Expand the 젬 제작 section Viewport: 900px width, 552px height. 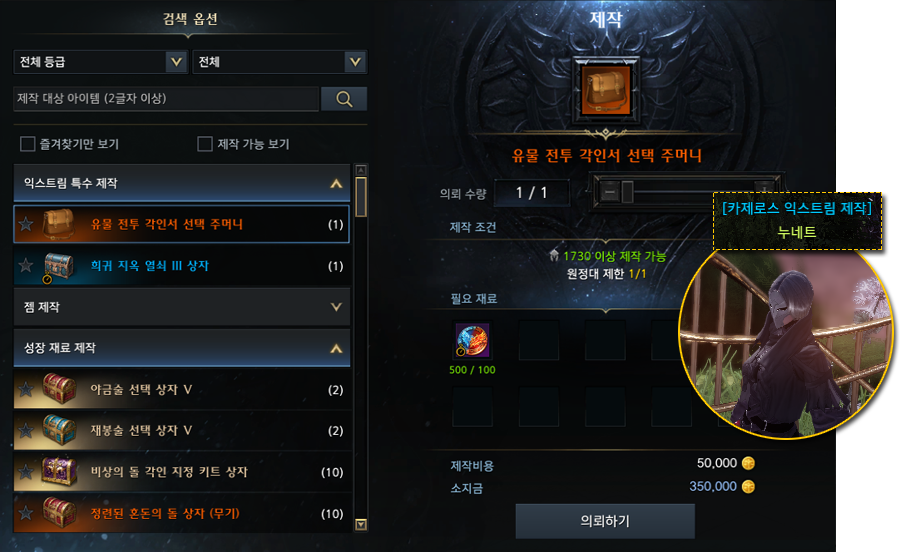(x=336, y=307)
